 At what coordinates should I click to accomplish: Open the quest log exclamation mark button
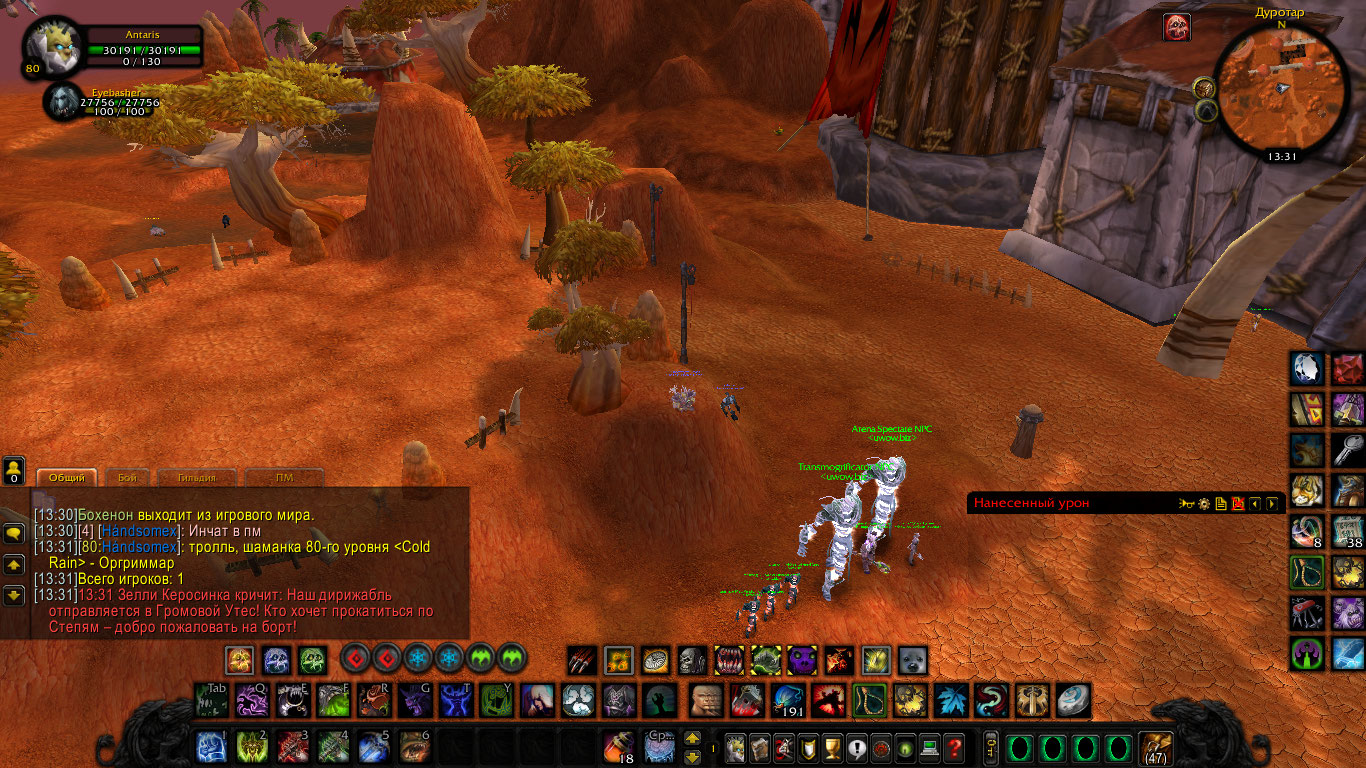click(x=856, y=747)
